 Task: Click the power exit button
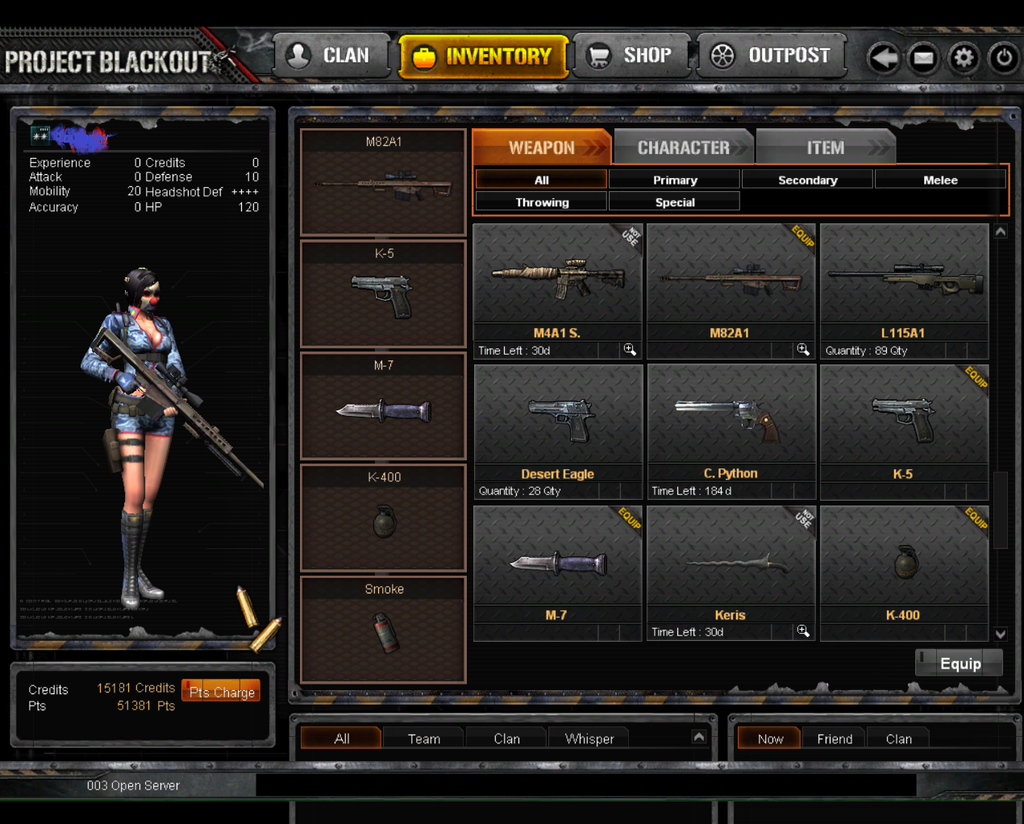[1004, 58]
